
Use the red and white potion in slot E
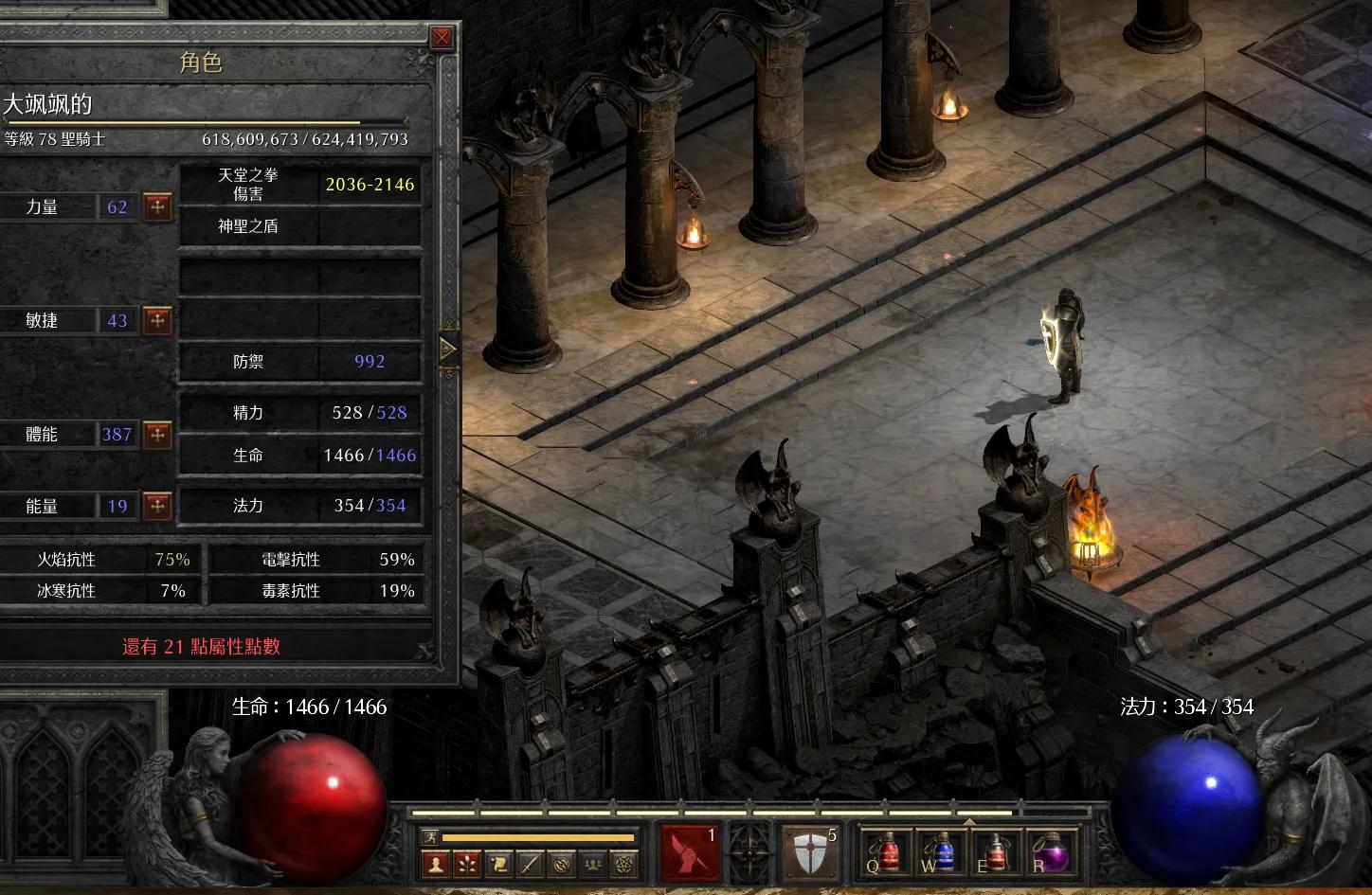pyautogui.click(x=994, y=851)
